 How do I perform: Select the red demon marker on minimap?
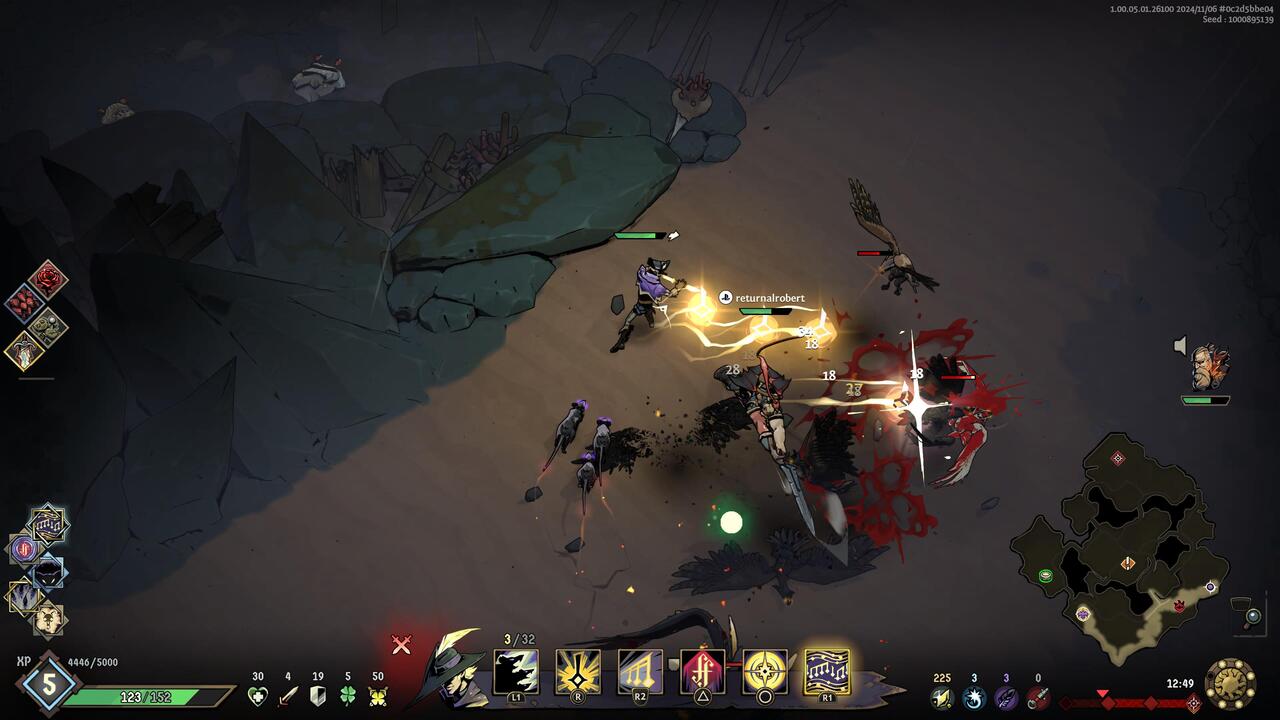tap(1178, 605)
